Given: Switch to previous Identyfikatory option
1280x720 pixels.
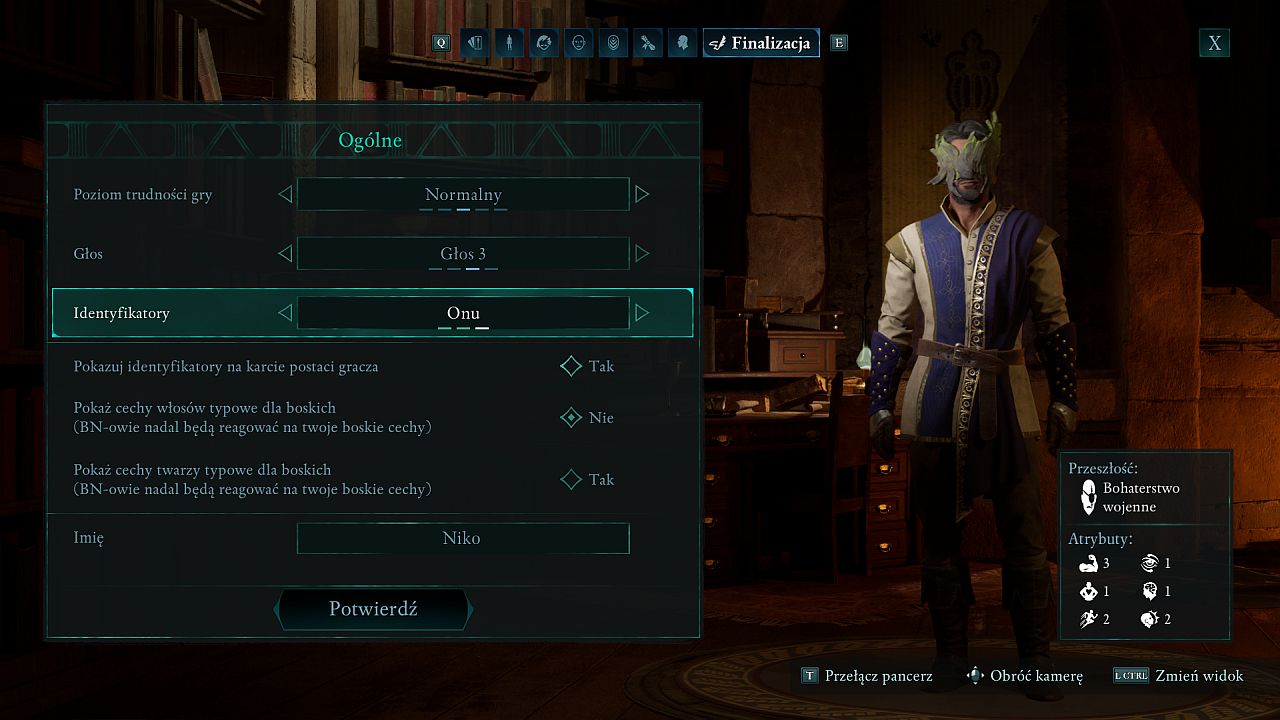Looking at the screenshot, I should coord(285,313).
